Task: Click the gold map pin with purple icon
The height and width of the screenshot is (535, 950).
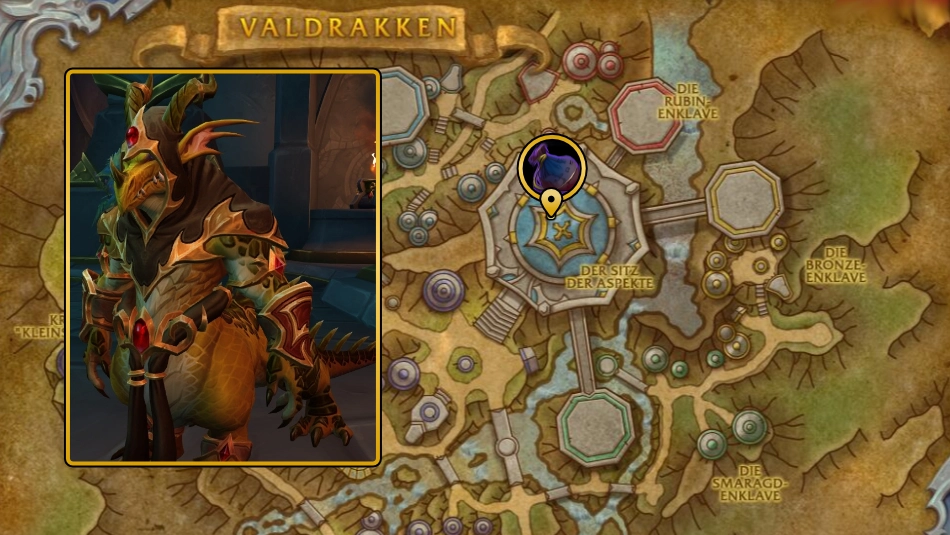Action: [x=551, y=170]
